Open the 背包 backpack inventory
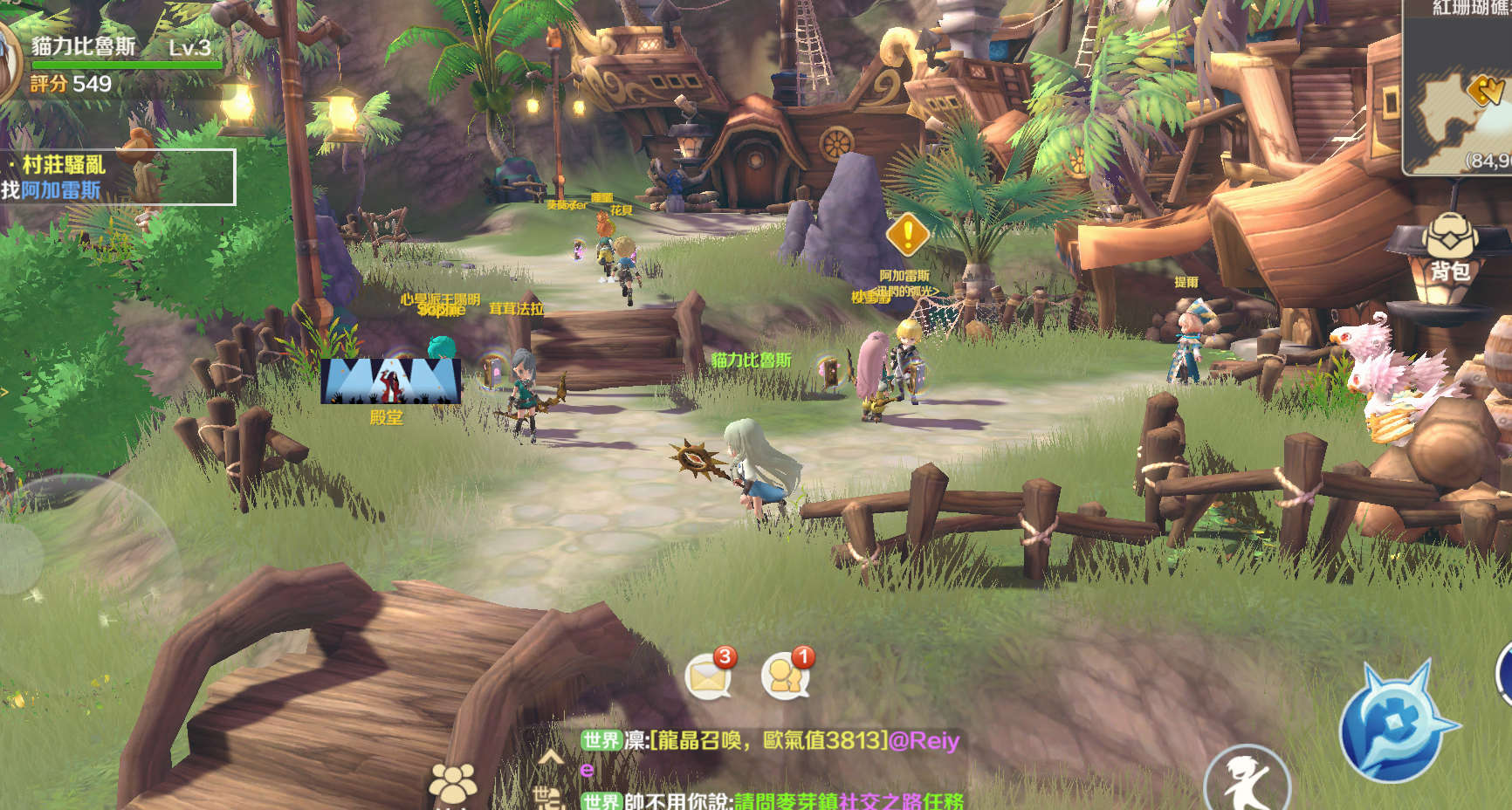Screen dimensions: 1512x810 1449,247
